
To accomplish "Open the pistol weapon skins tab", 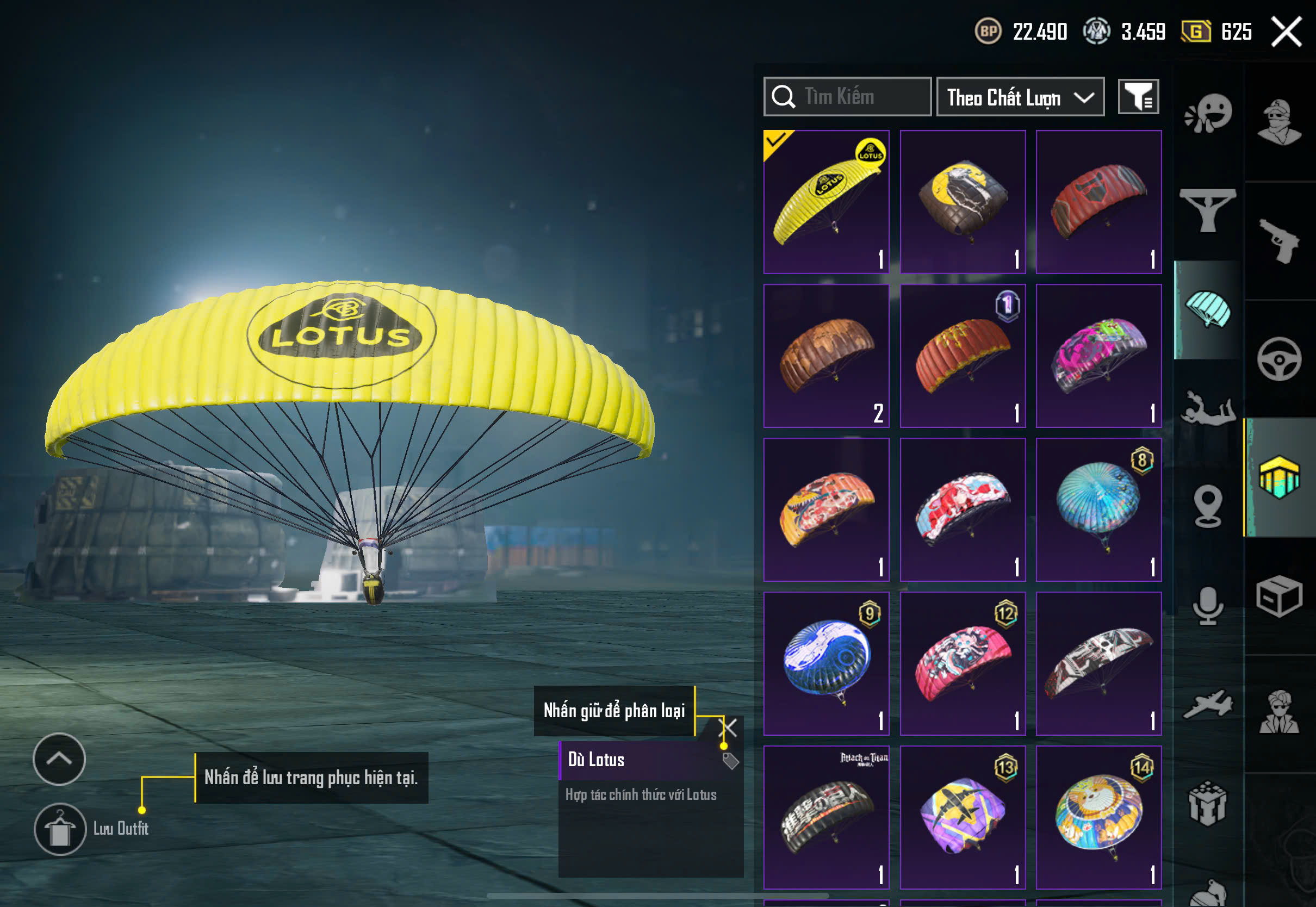I will pos(1280,241).
